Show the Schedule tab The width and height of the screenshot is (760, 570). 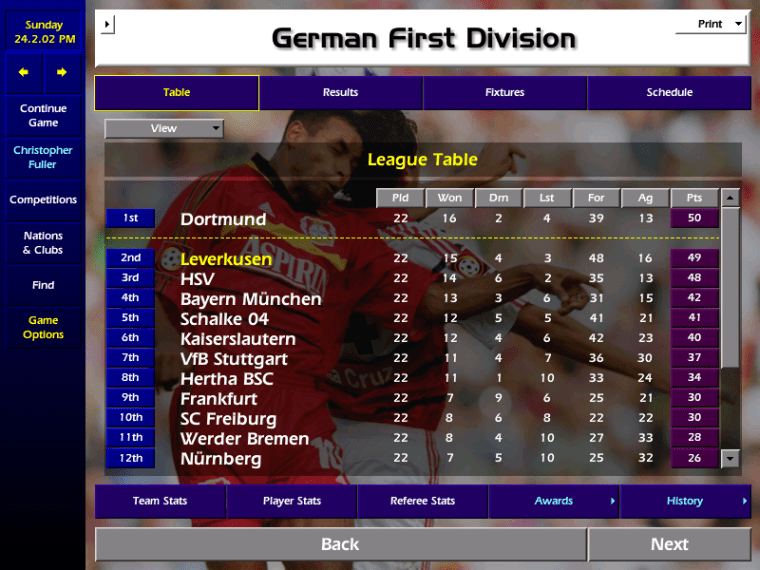coord(669,93)
